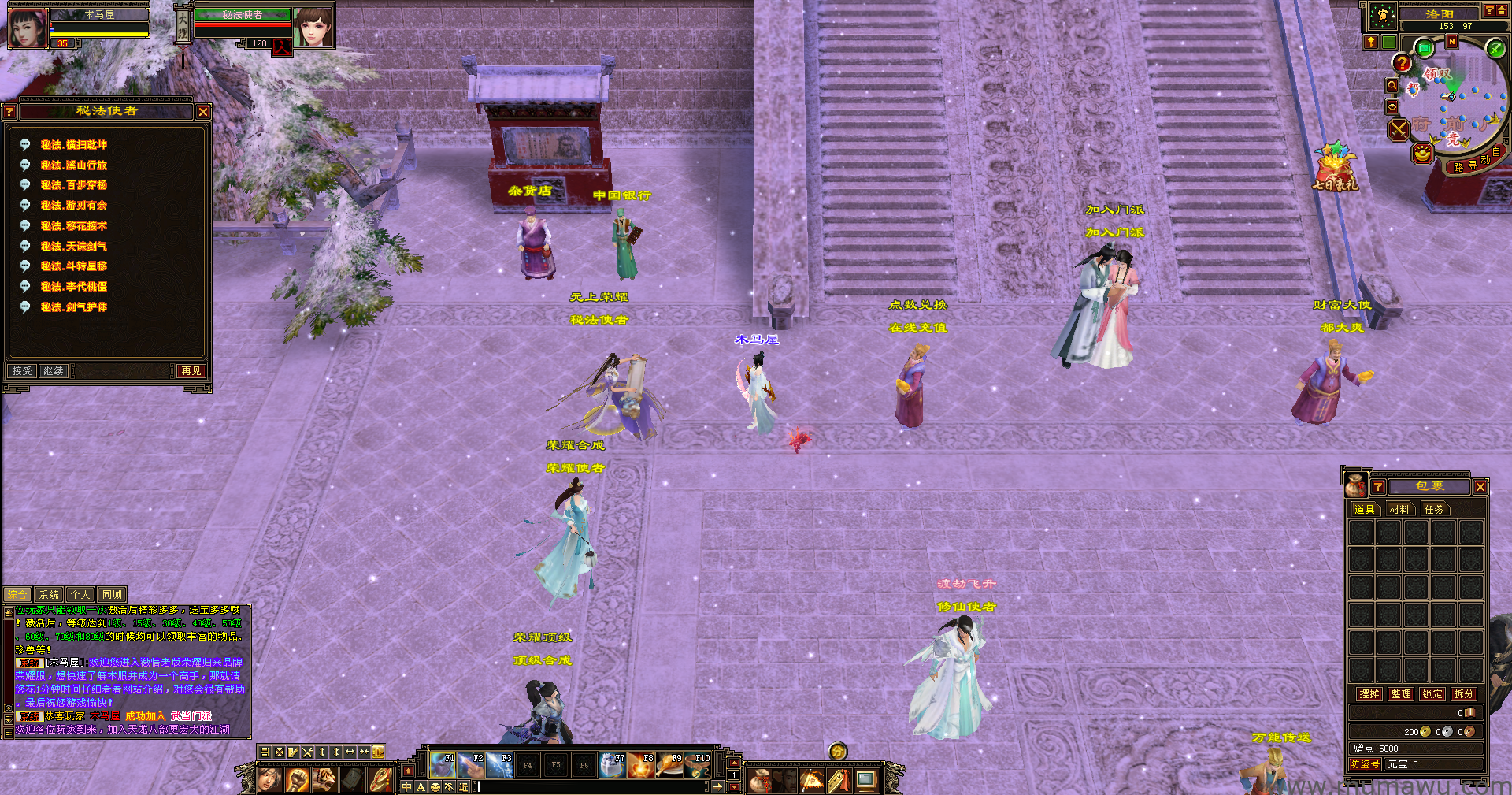Focus the chat text input box
This screenshot has width=1512, height=795.
tap(591, 786)
